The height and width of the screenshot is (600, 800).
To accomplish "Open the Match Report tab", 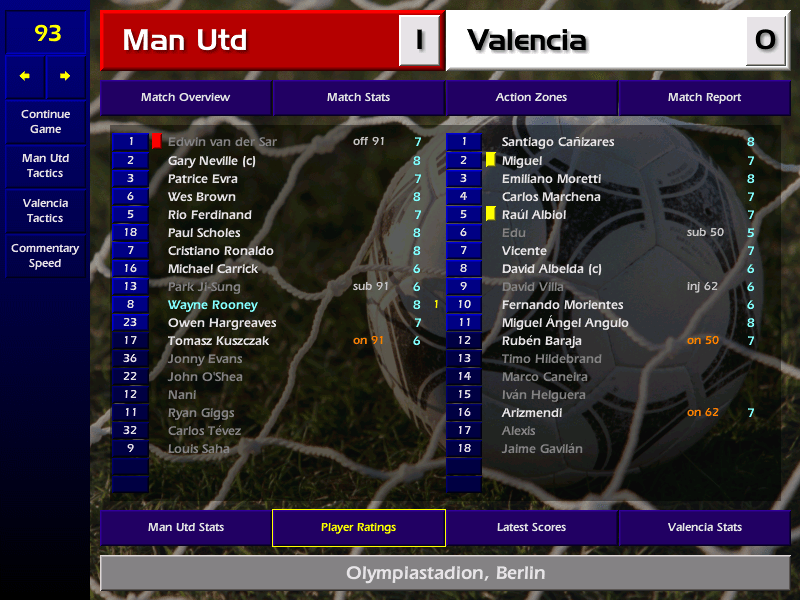I will tap(704, 98).
